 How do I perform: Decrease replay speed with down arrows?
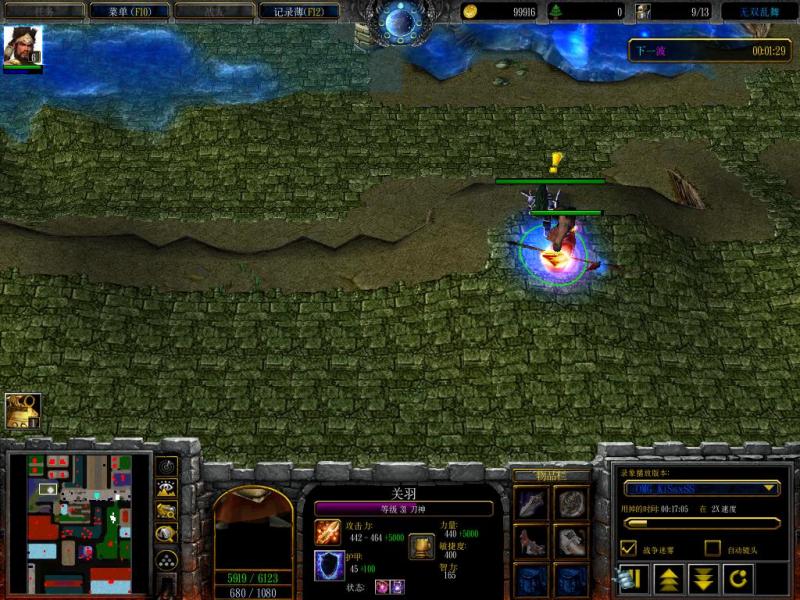click(x=702, y=579)
